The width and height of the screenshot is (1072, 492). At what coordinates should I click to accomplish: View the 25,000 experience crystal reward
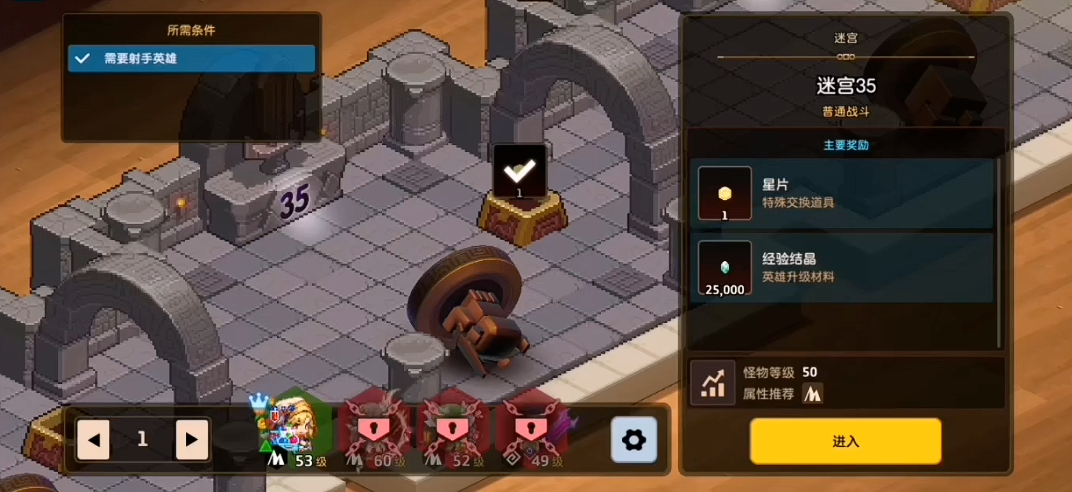(x=724, y=267)
